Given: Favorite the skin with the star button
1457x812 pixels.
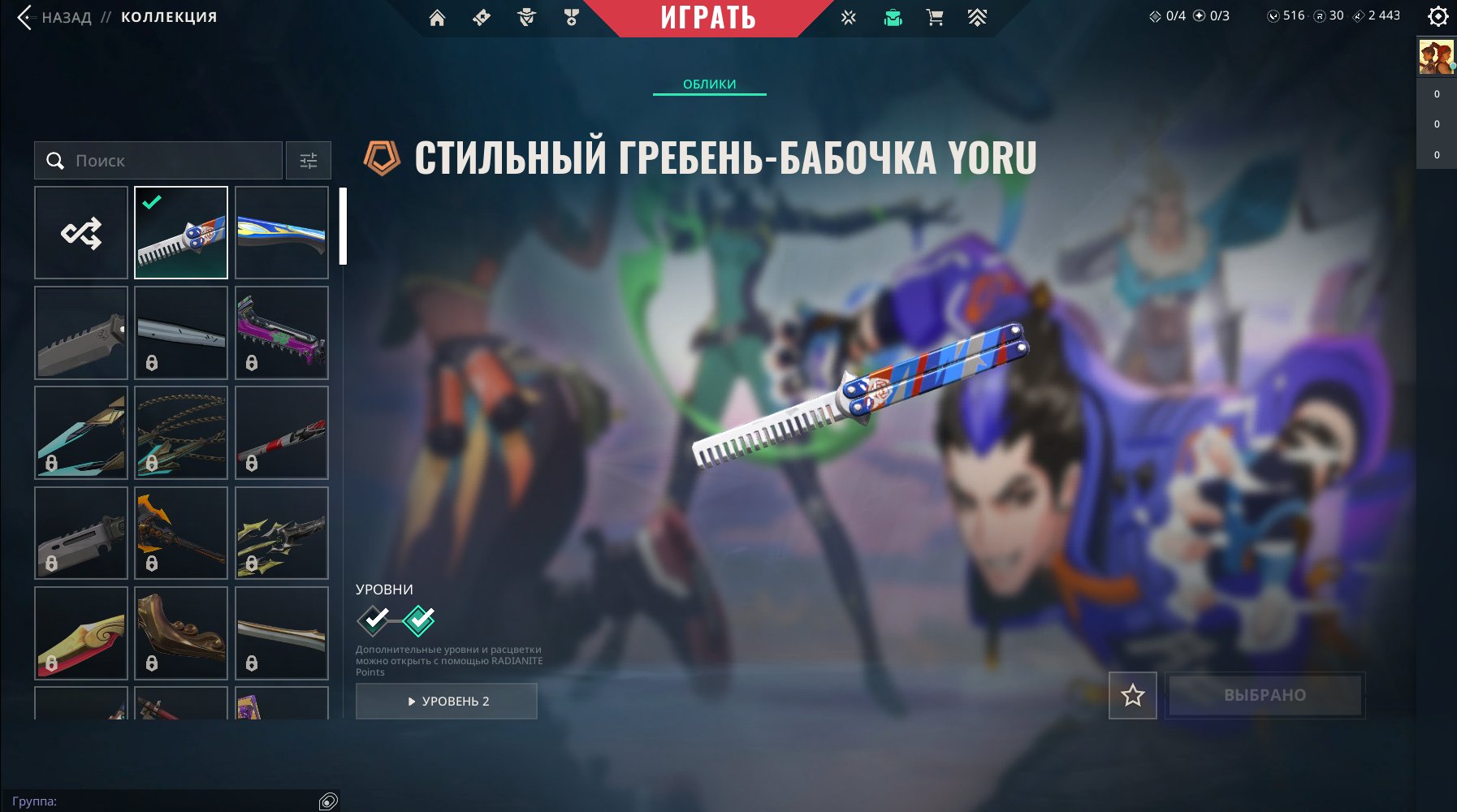Looking at the screenshot, I should click(1134, 695).
